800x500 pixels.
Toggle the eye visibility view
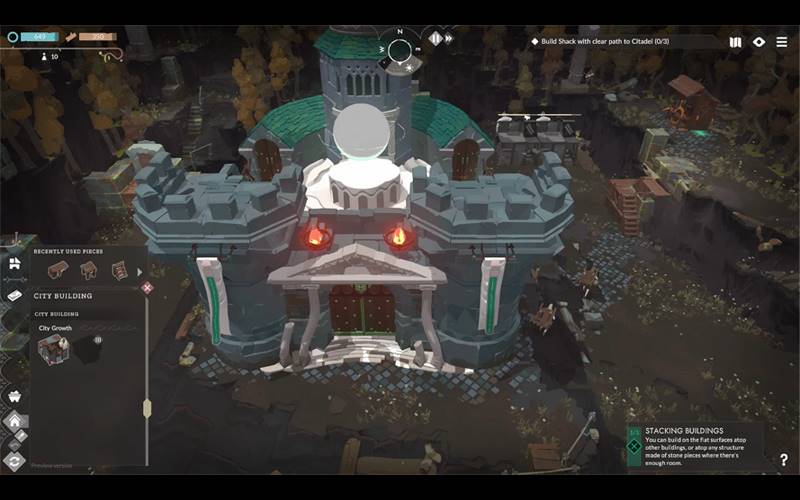pyautogui.click(x=759, y=42)
